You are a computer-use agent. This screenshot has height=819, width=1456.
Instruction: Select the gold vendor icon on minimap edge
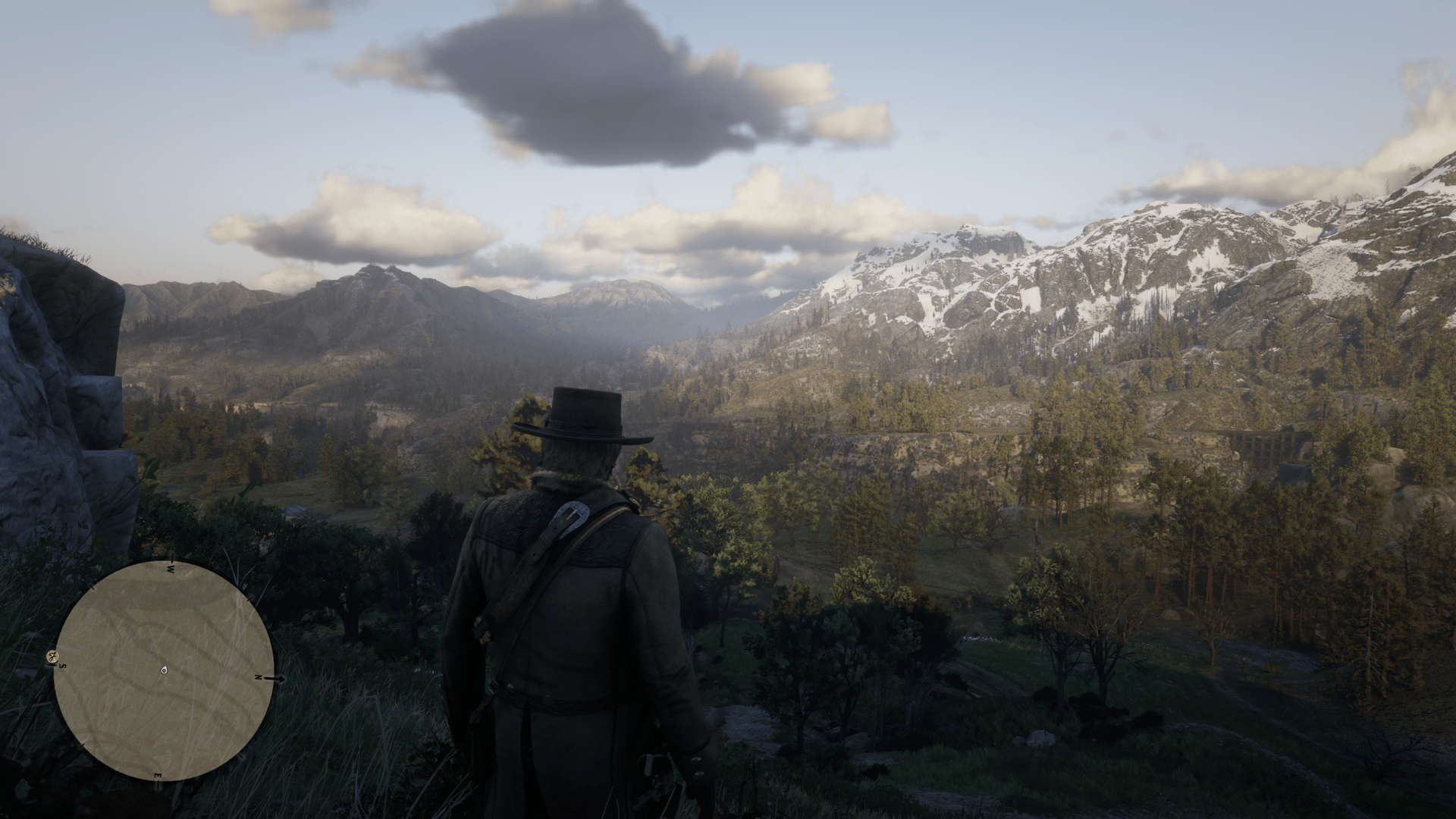(x=52, y=656)
